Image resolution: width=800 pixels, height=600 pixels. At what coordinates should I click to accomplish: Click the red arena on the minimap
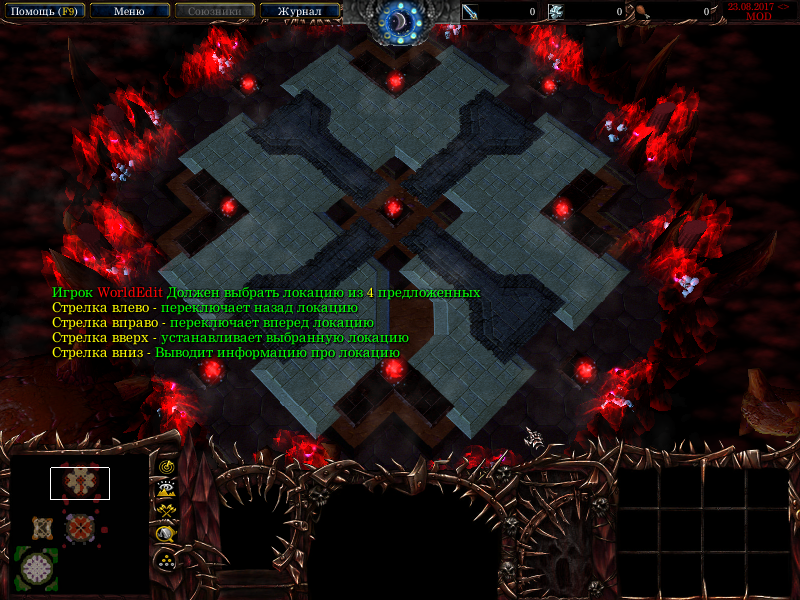79,527
